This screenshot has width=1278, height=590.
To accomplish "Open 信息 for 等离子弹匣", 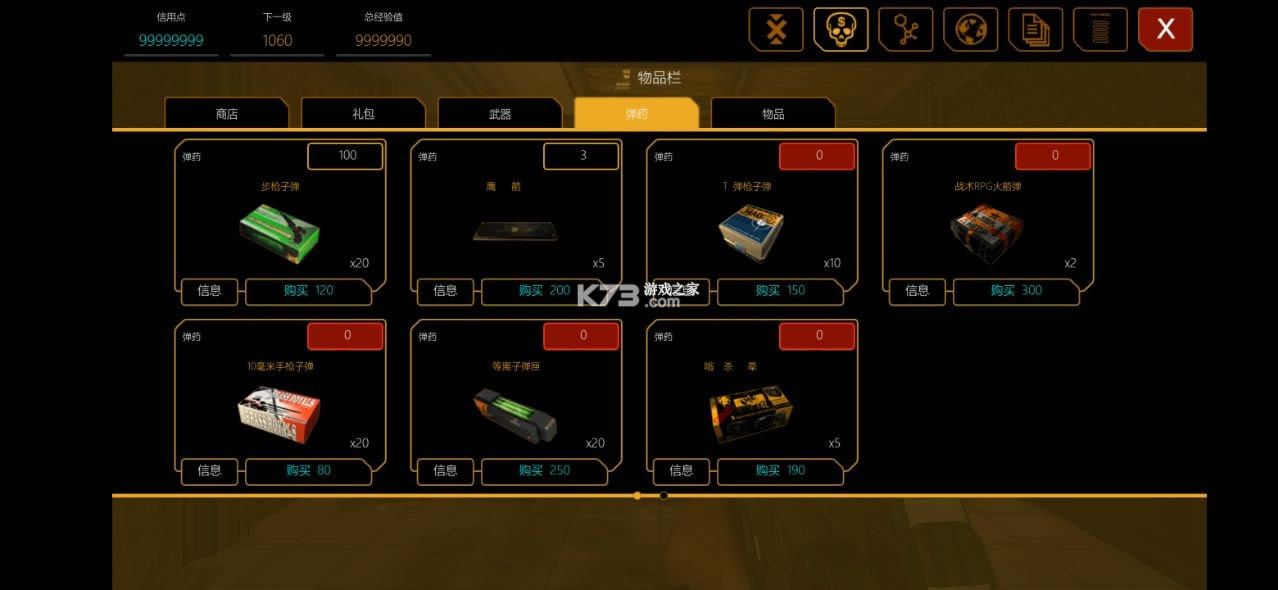I will [x=445, y=471].
